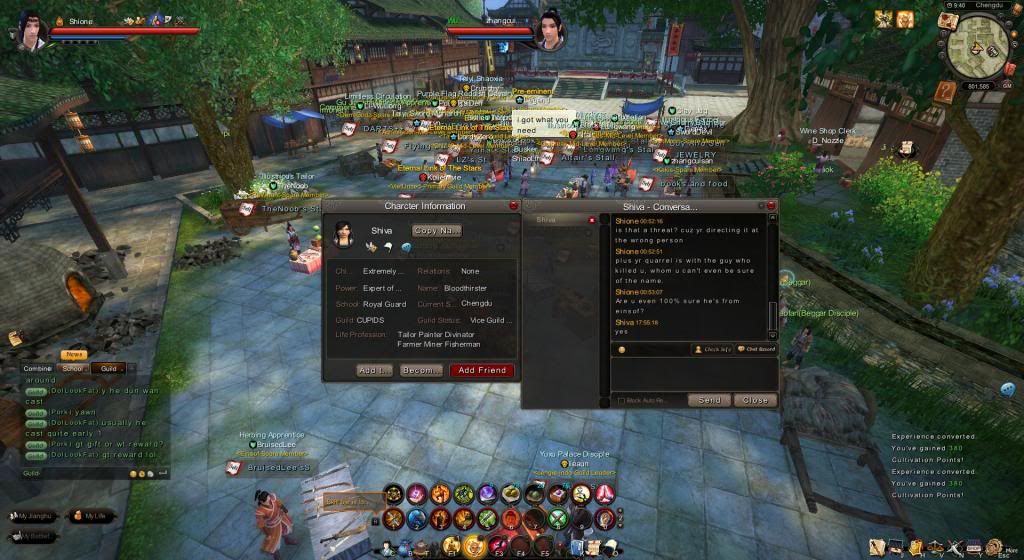Click the Check Info button
The image size is (1024, 560).
point(713,349)
